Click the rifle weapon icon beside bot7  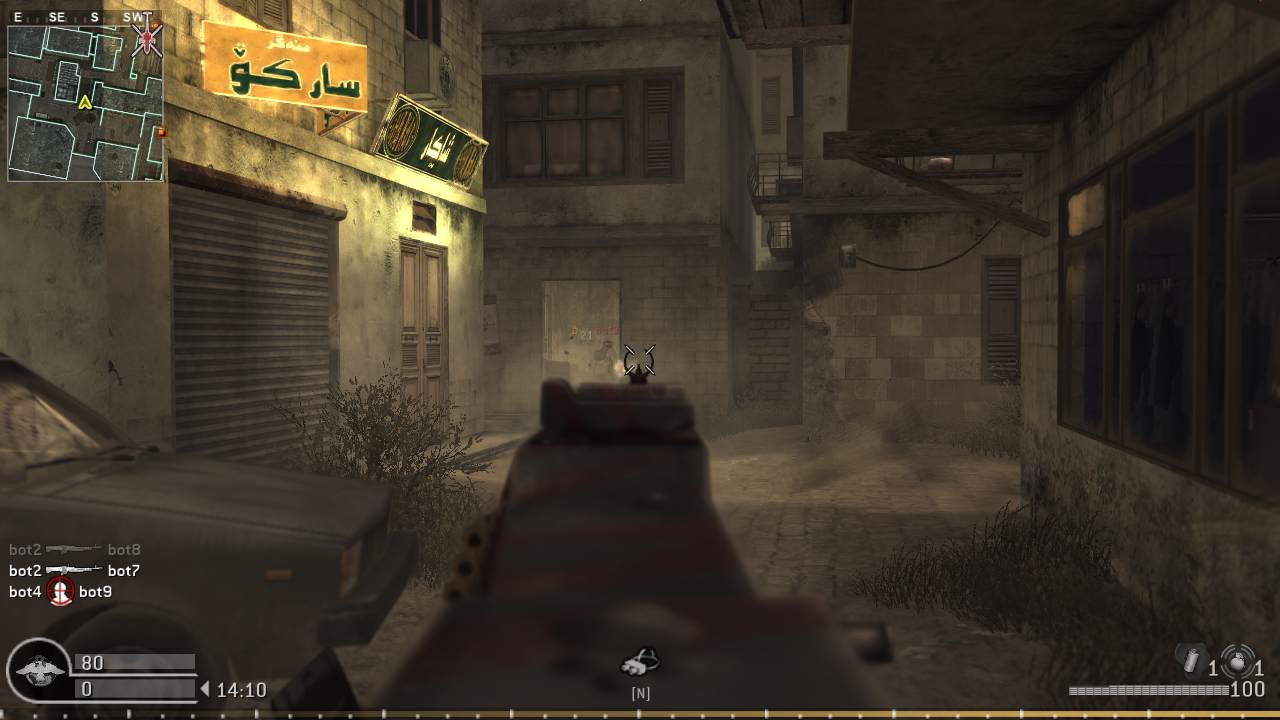(x=74, y=569)
